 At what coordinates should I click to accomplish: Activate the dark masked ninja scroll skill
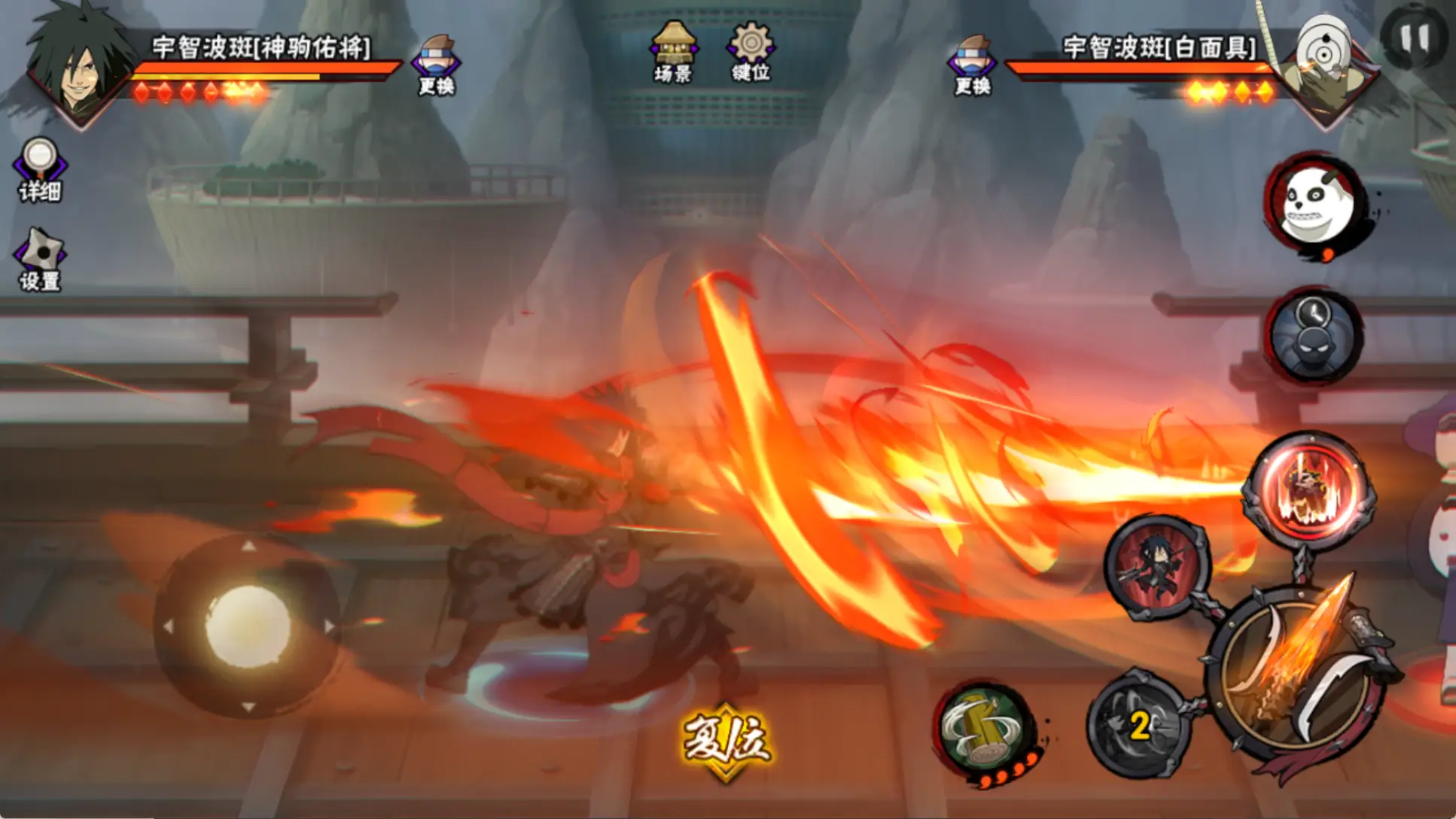(1314, 336)
